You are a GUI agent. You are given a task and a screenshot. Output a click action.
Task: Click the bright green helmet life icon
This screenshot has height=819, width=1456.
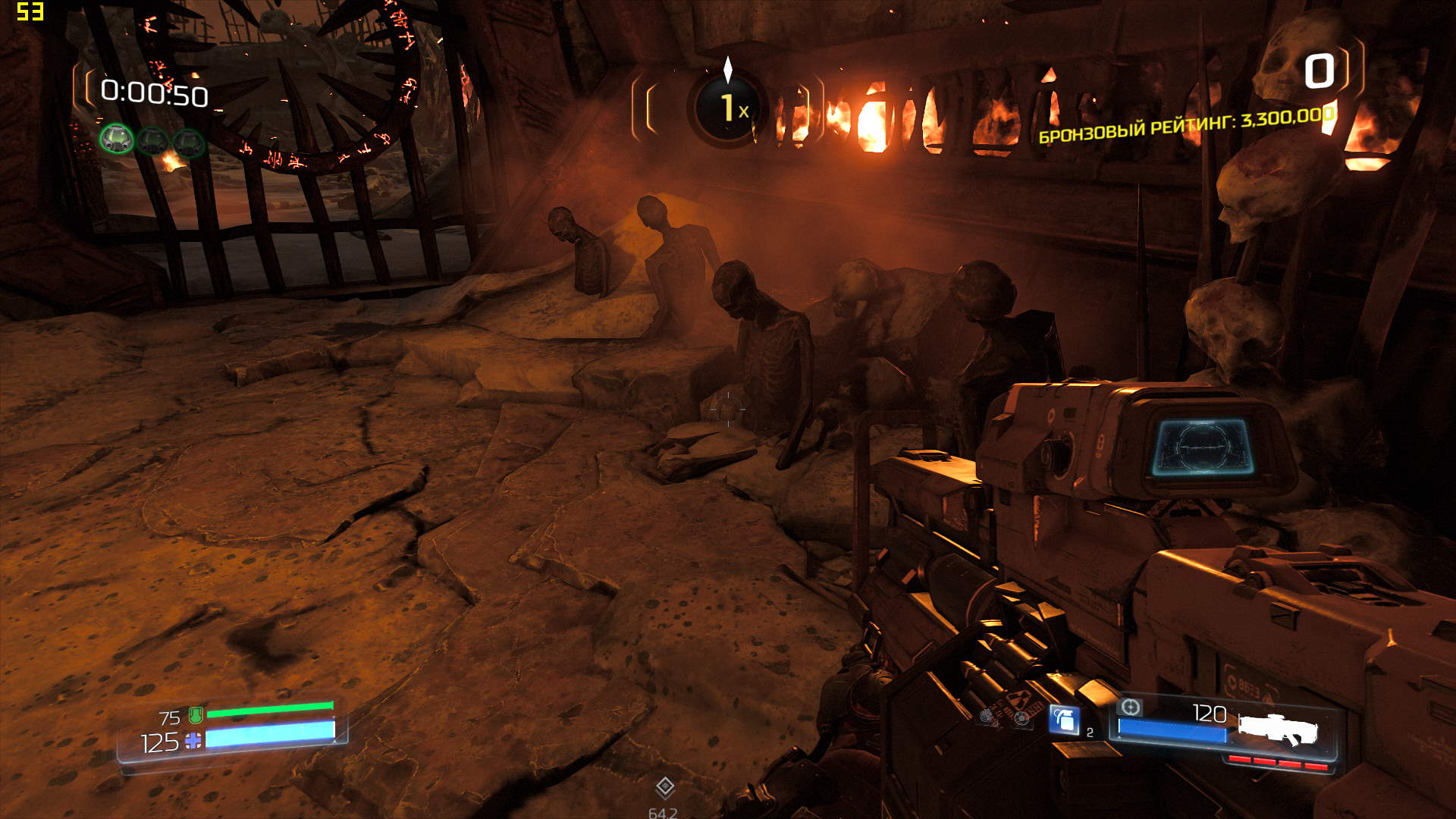(116, 140)
